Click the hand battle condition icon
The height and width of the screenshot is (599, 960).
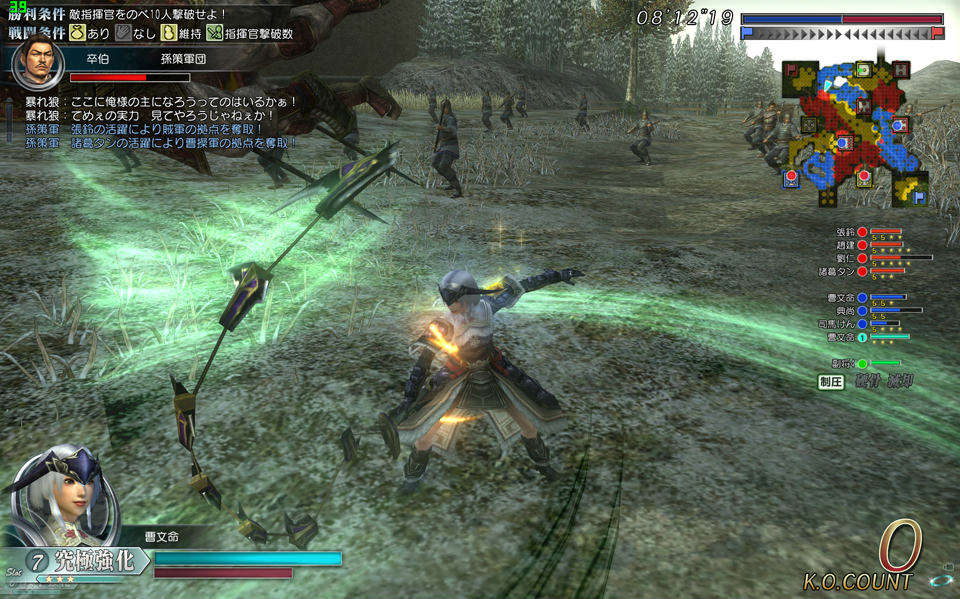click(122, 33)
